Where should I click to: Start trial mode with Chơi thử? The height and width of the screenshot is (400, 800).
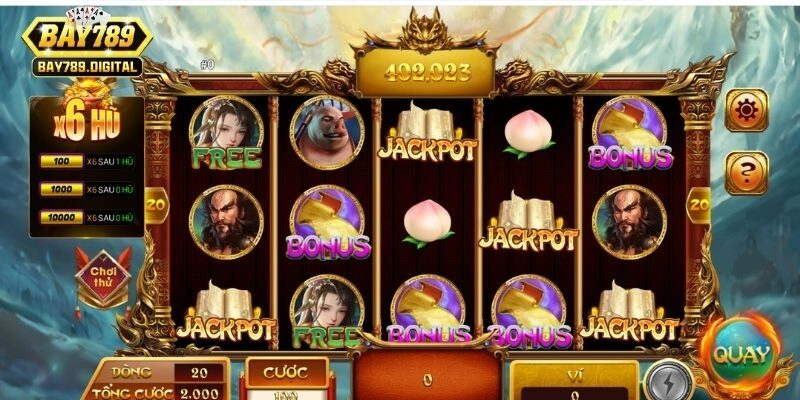(104, 275)
